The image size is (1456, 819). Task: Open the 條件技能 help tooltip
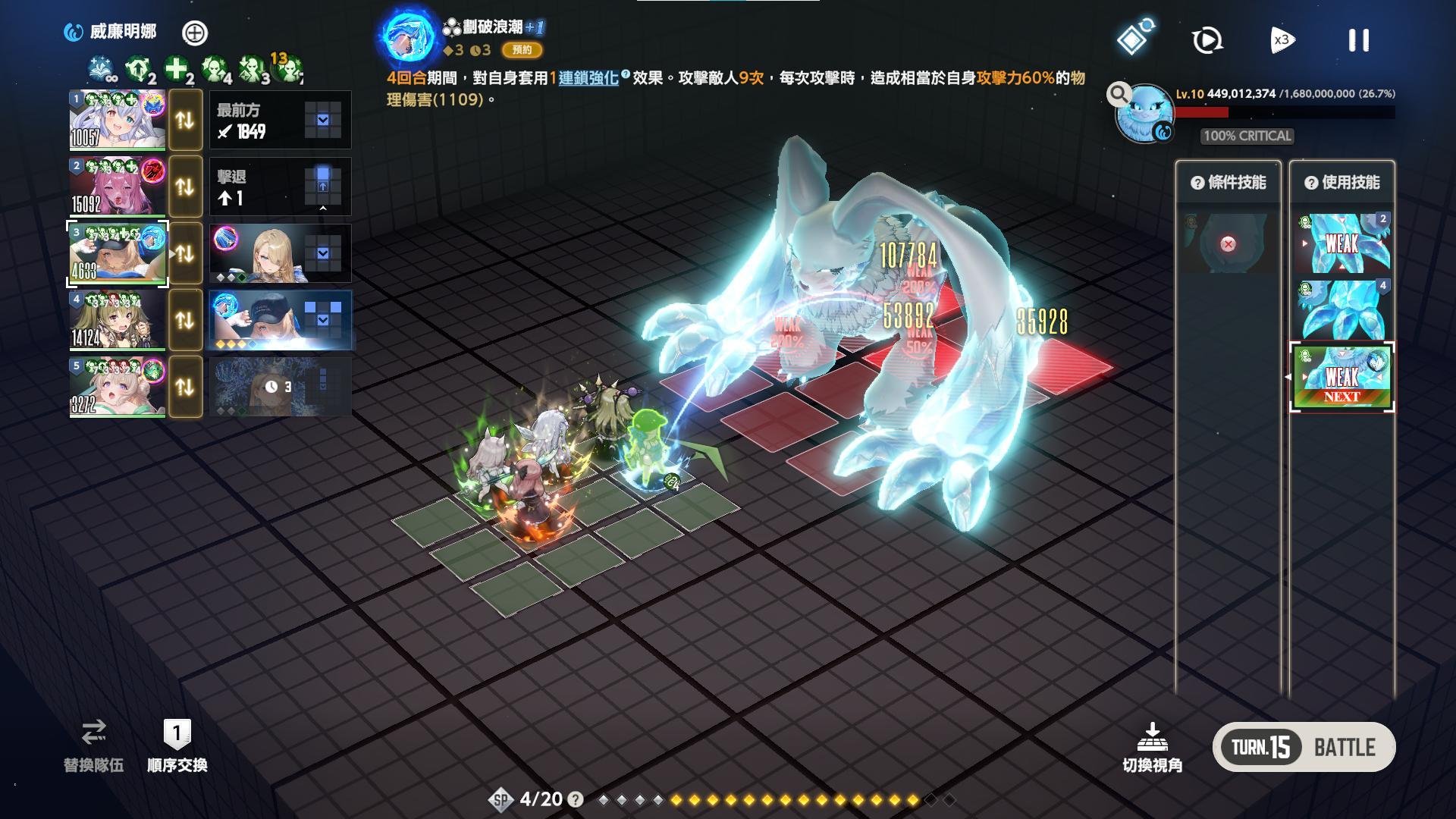tap(1197, 183)
